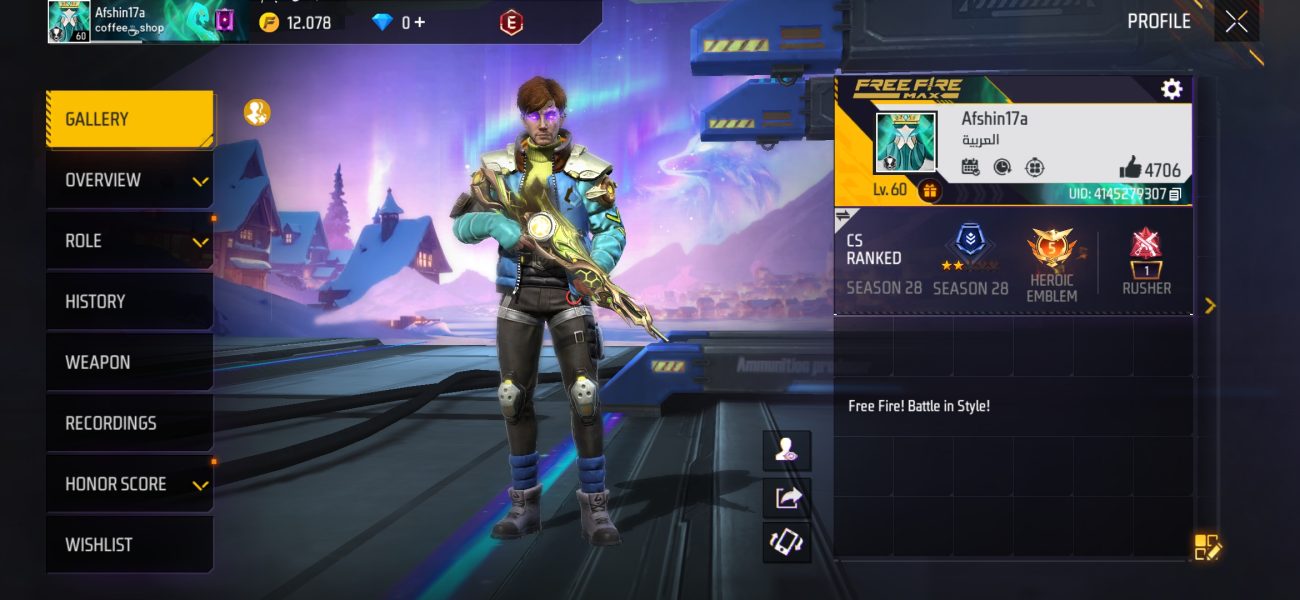Click the share arrow button
The image size is (1300, 600).
pos(787,497)
